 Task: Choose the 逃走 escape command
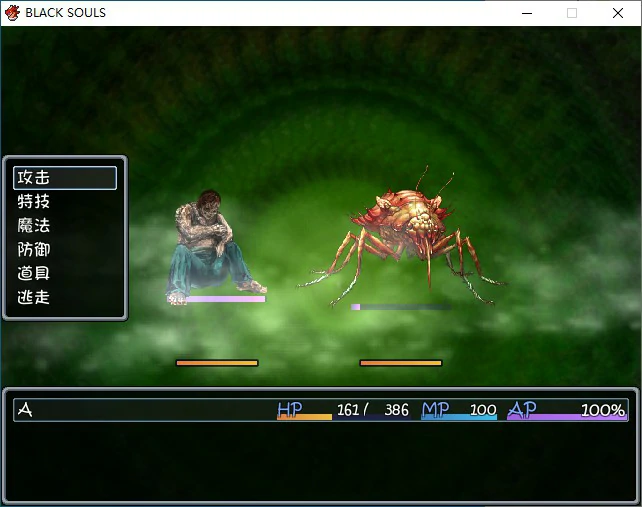click(x=65, y=297)
